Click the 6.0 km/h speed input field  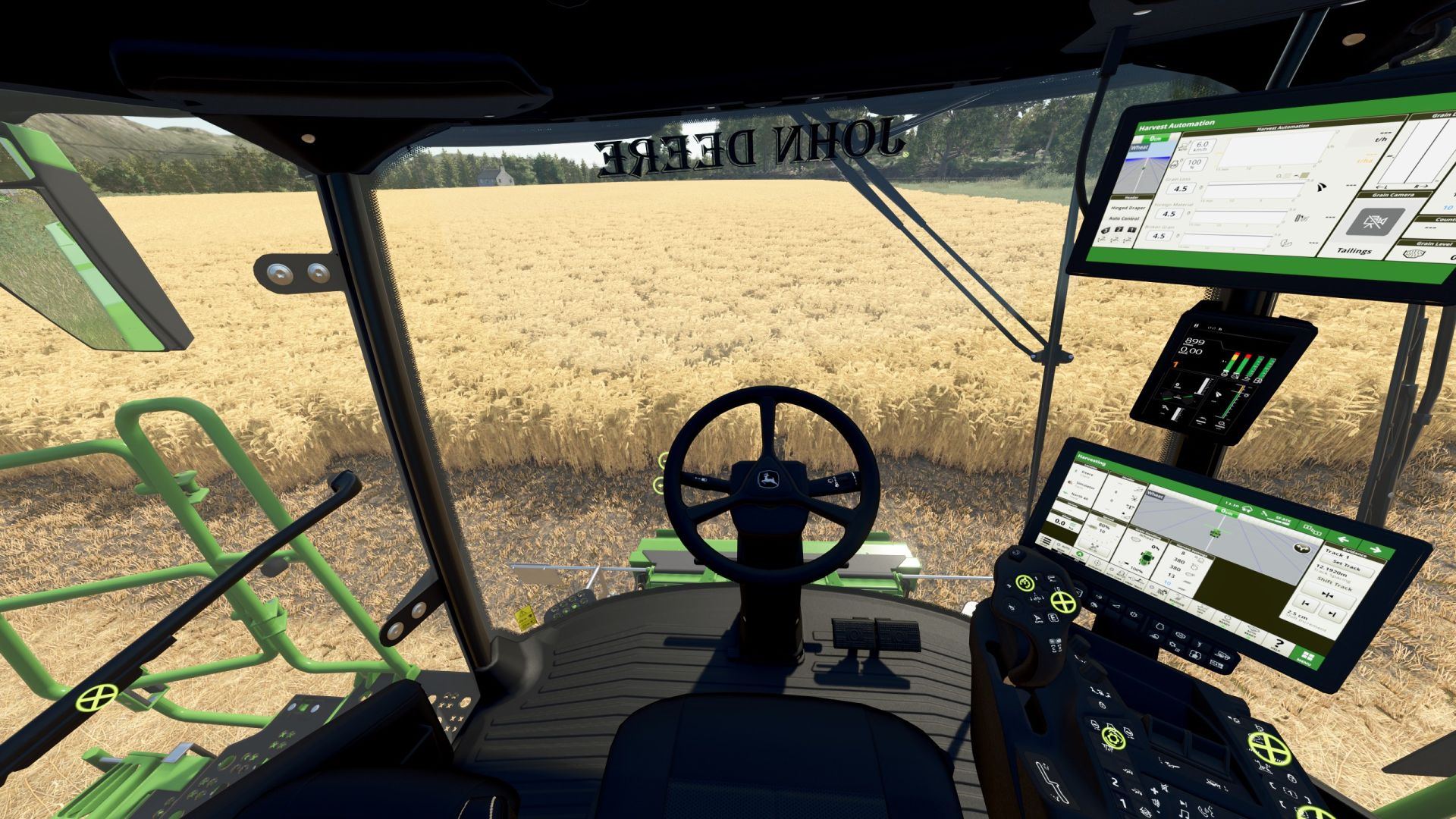(x=1201, y=147)
